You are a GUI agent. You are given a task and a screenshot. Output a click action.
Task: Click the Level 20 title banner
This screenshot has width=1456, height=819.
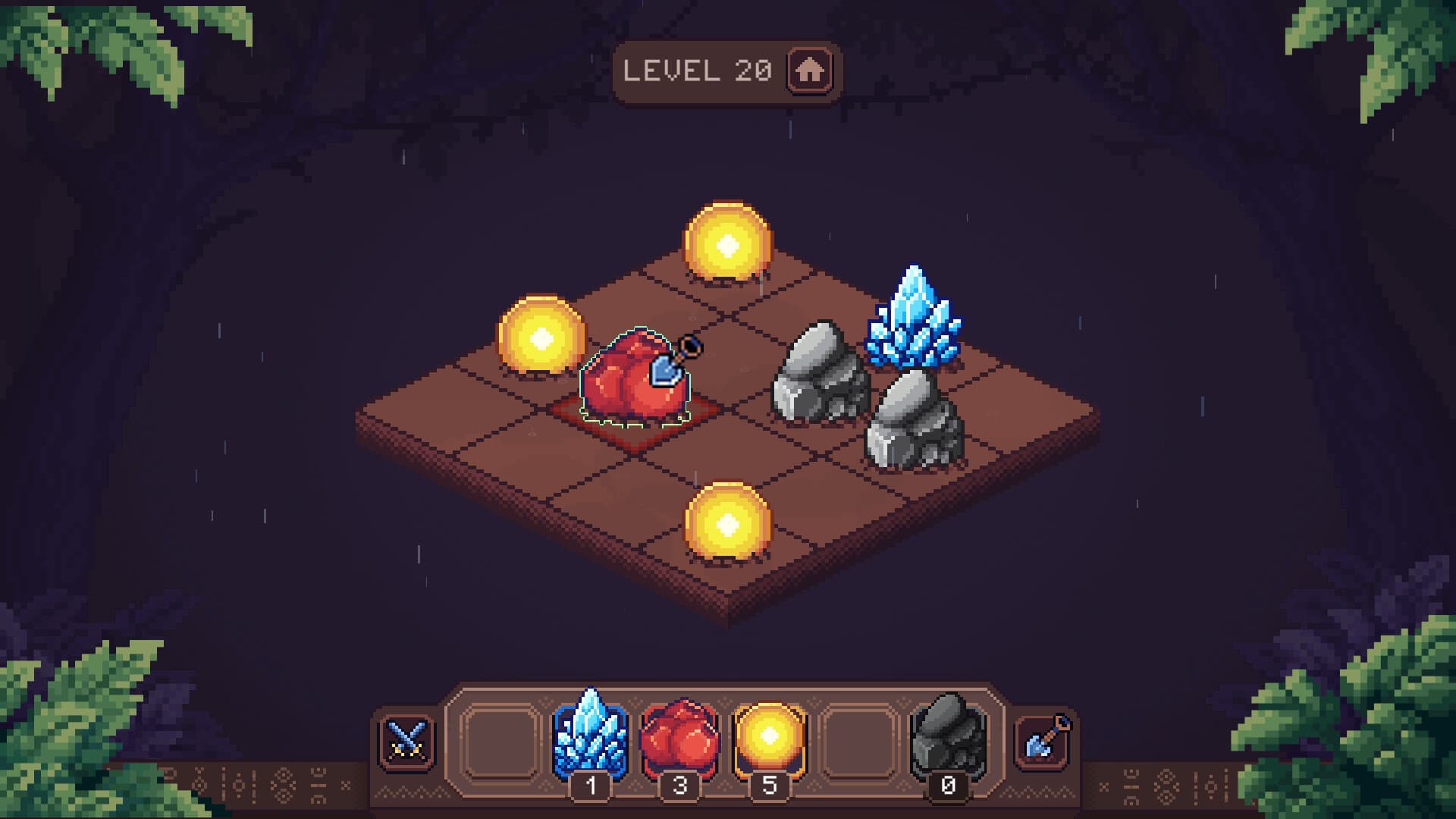[698, 71]
